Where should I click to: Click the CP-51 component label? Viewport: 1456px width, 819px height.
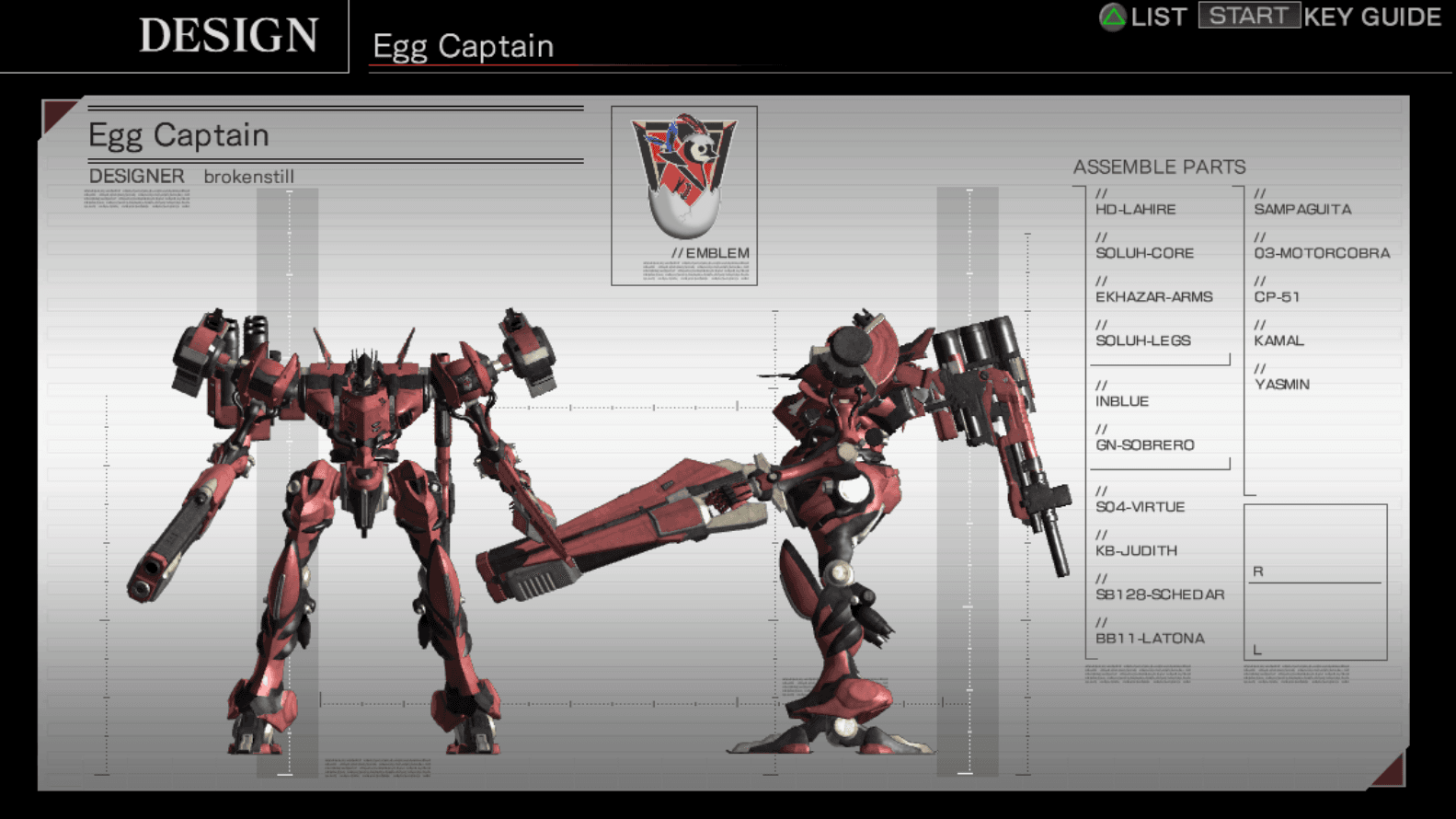[x=1279, y=296]
